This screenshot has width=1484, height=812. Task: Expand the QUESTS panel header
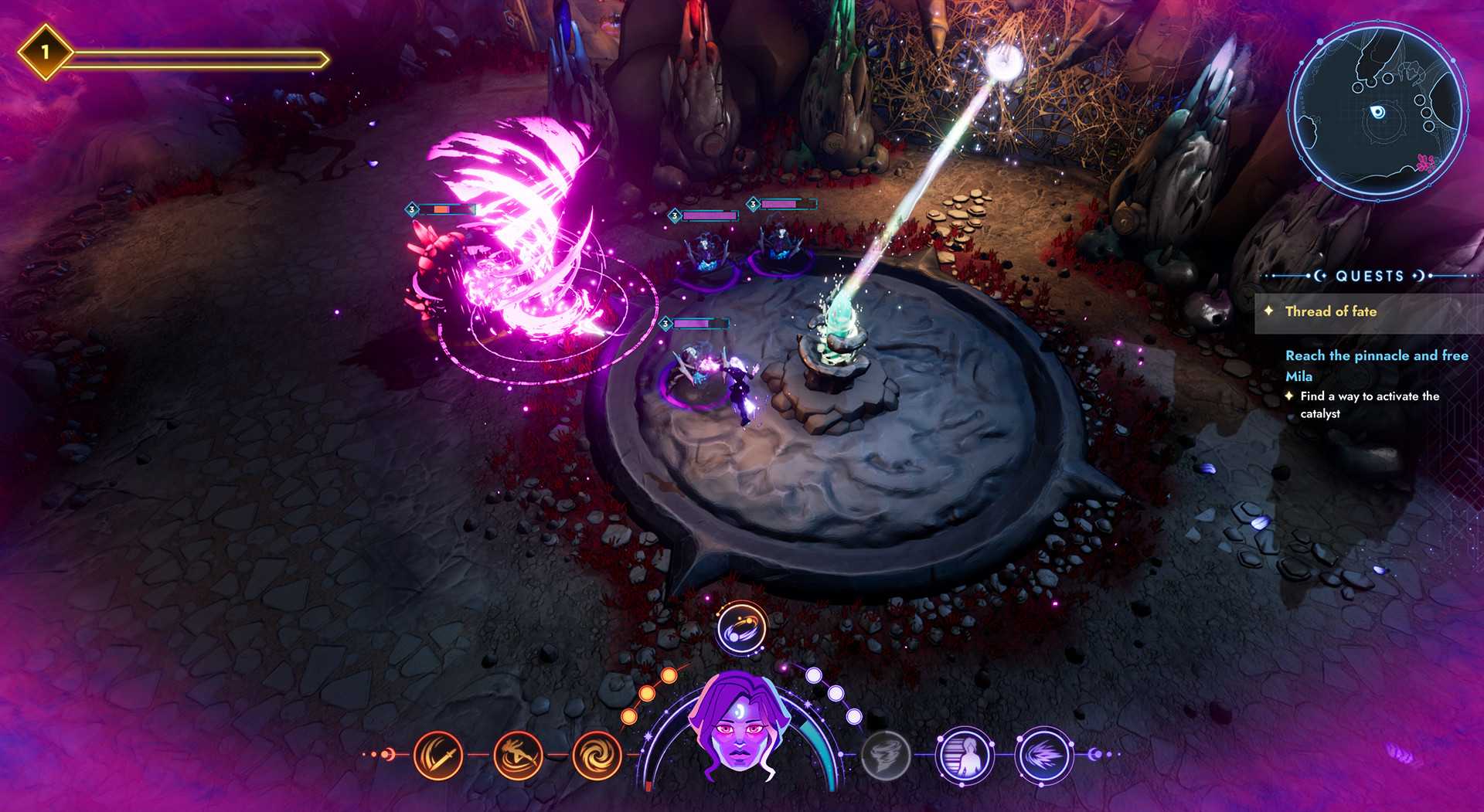coord(1367,276)
